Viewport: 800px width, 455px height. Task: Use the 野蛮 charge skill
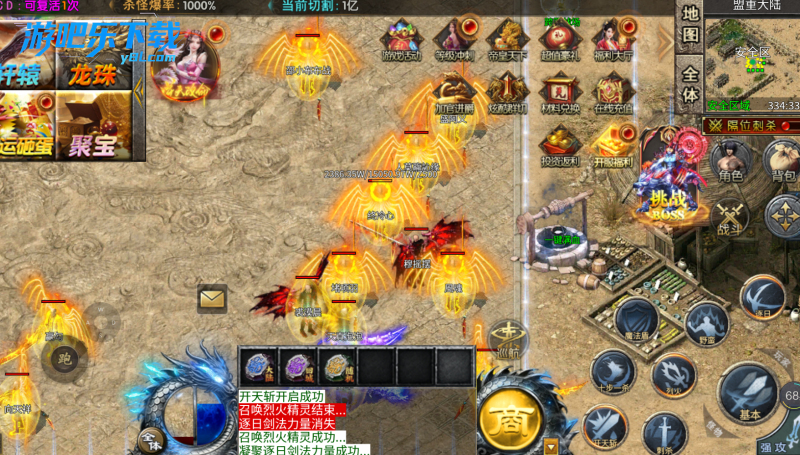click(708, 325)
